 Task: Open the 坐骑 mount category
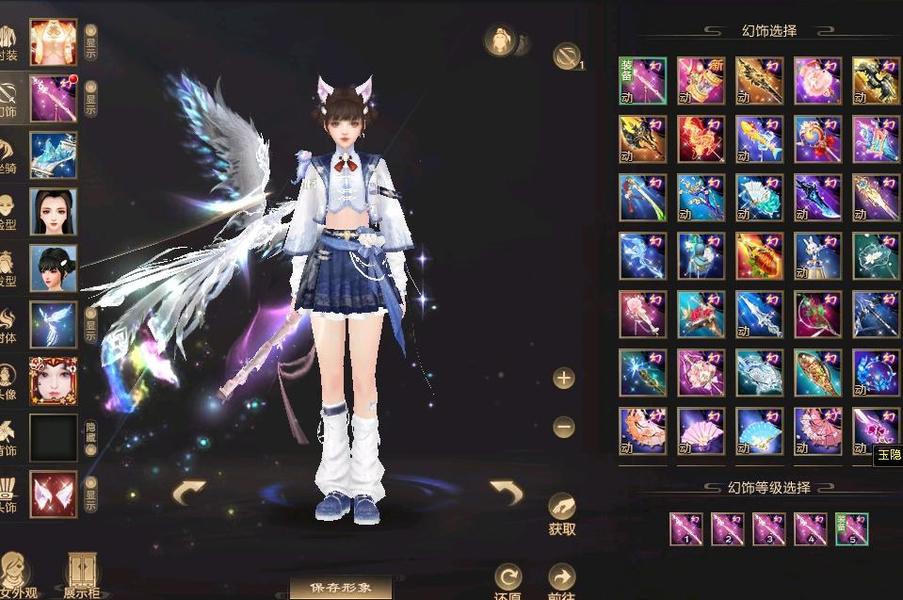53,155
